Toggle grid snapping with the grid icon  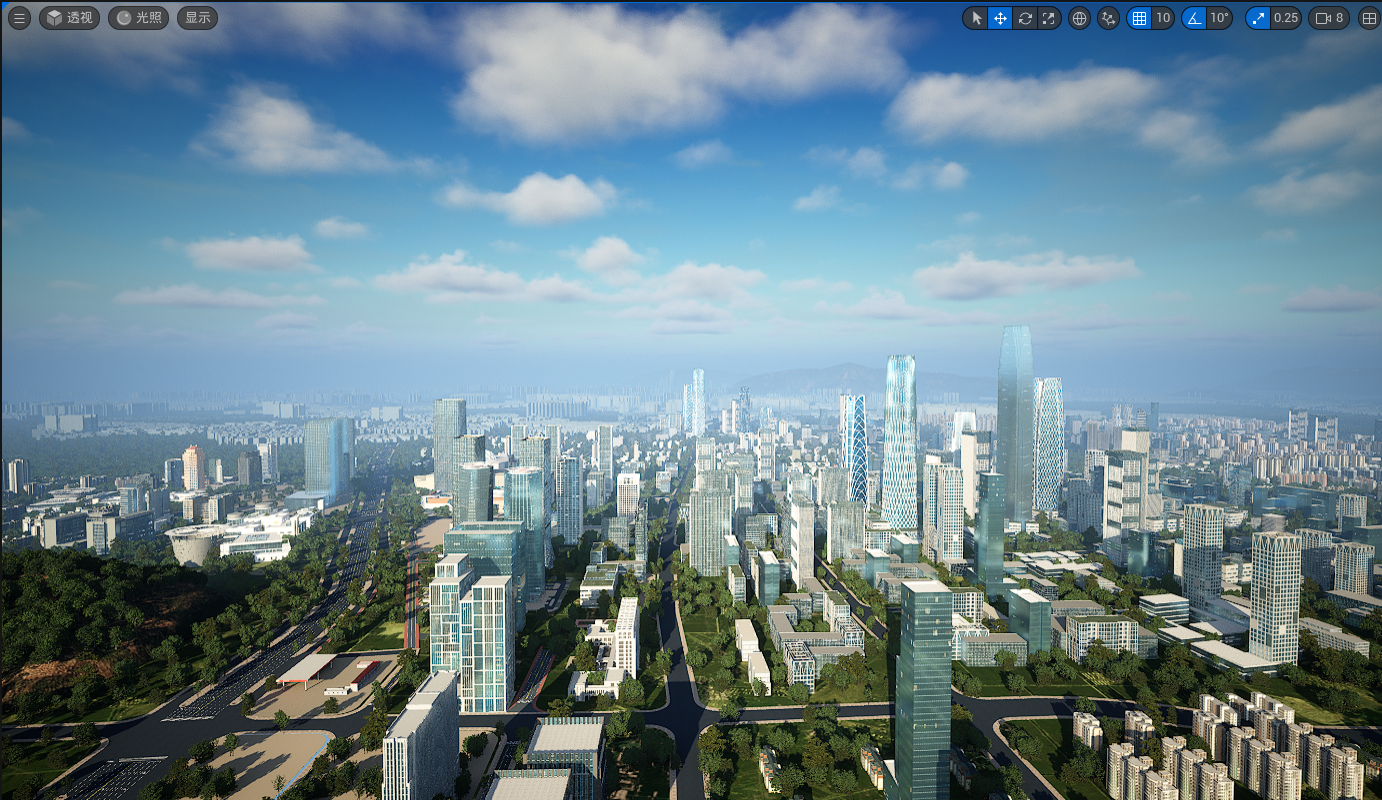pos(1138,18)
